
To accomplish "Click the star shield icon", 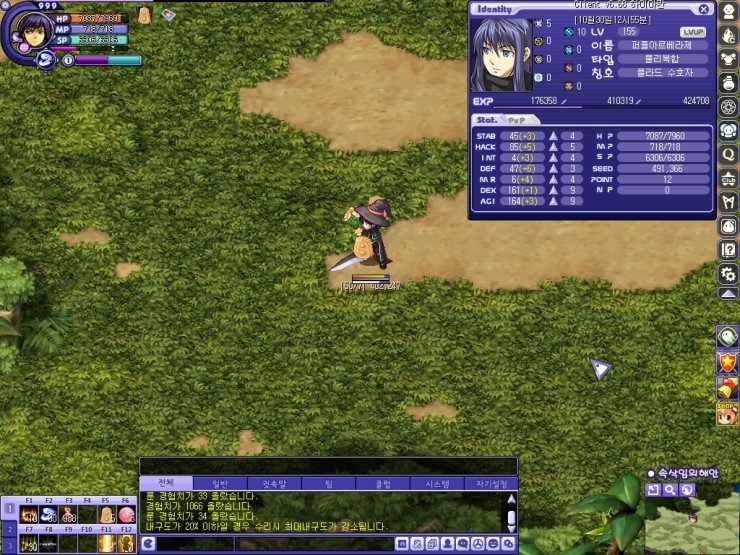I will [728, 361].
